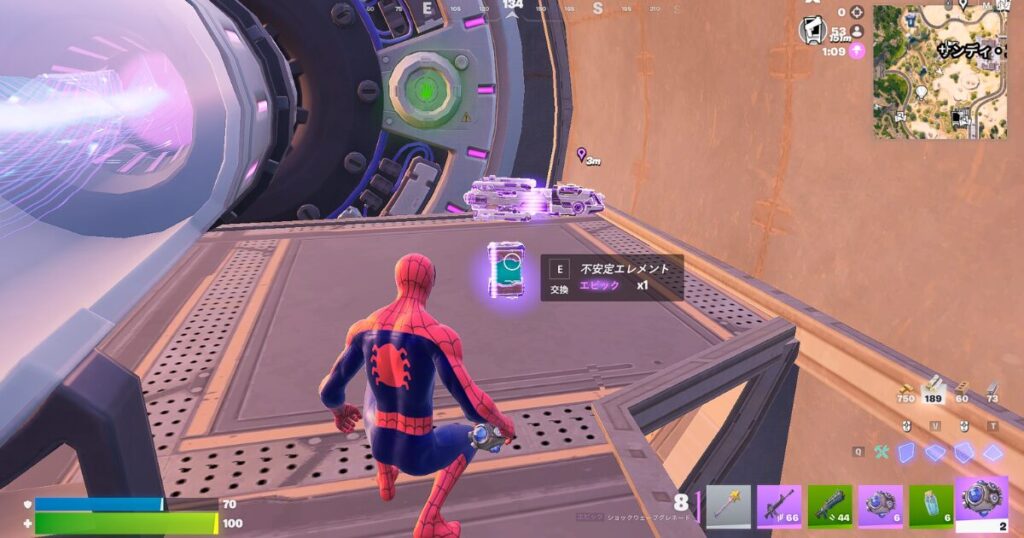Select the floor building piece

click(x=936, y=452)
